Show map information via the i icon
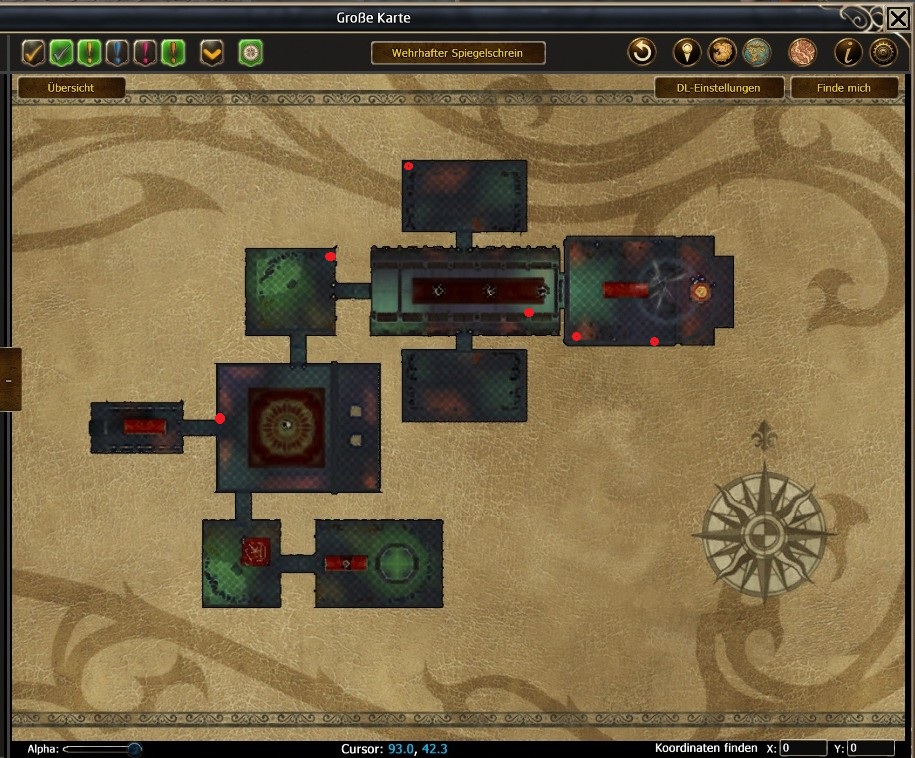 pos(848,52)
